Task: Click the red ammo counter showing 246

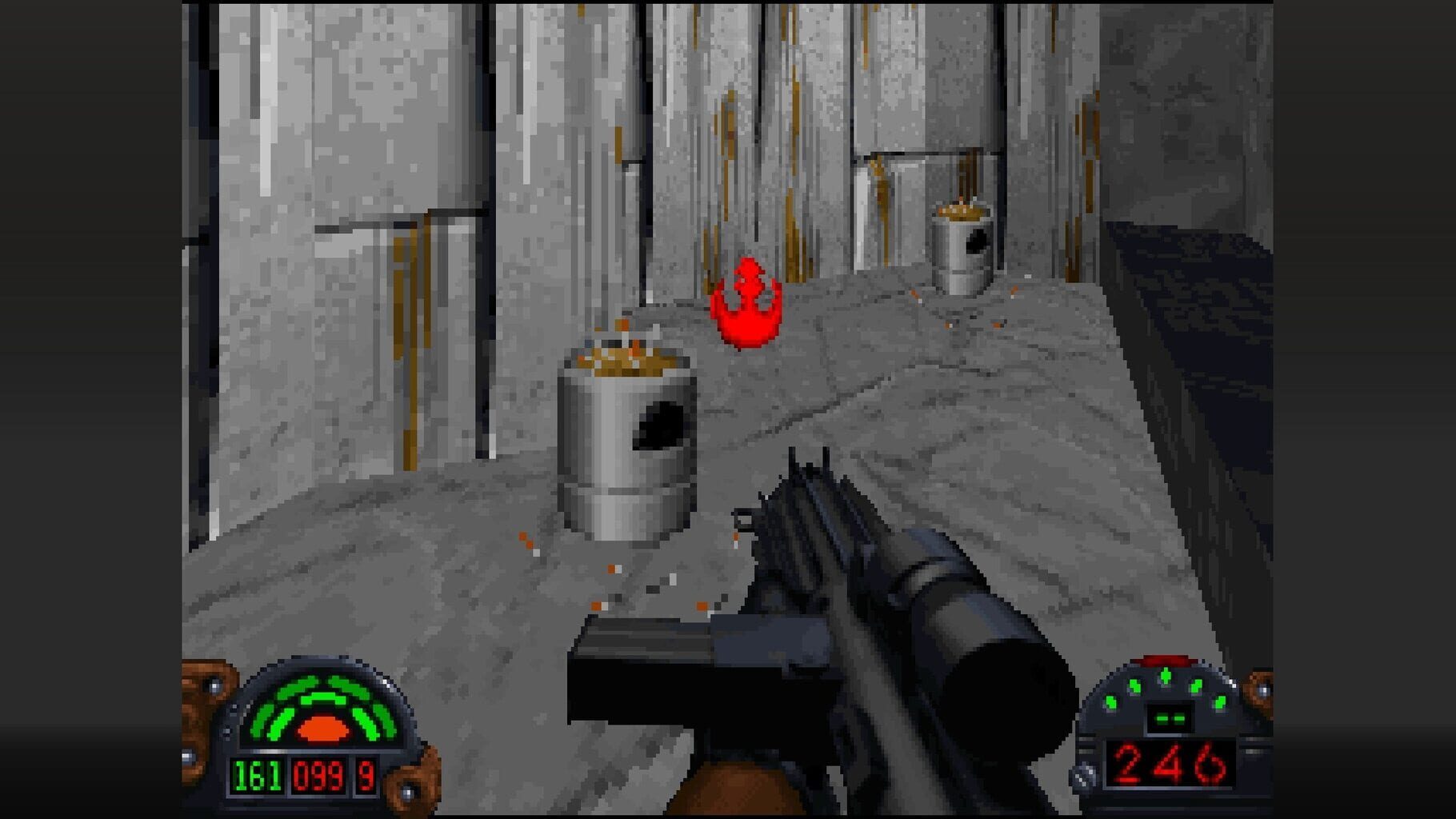Action: click(x=1170, y=764)
